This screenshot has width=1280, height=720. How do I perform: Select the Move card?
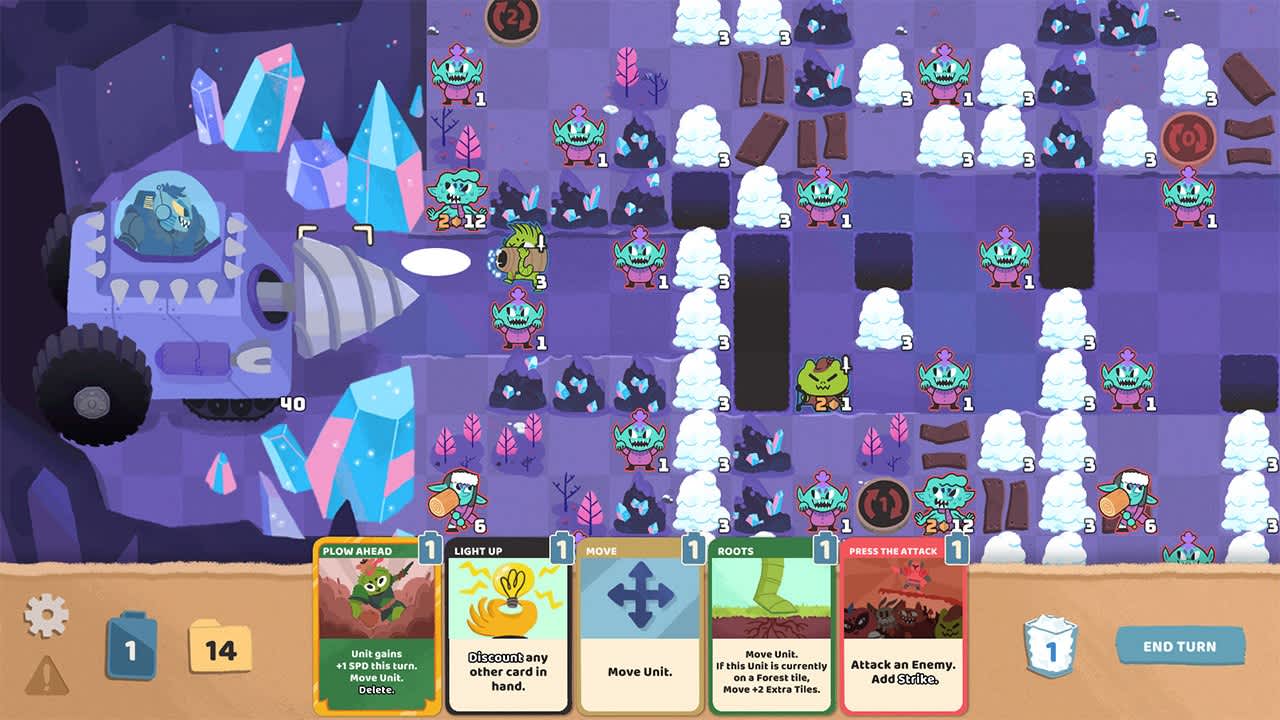click(x=640, y=630)
